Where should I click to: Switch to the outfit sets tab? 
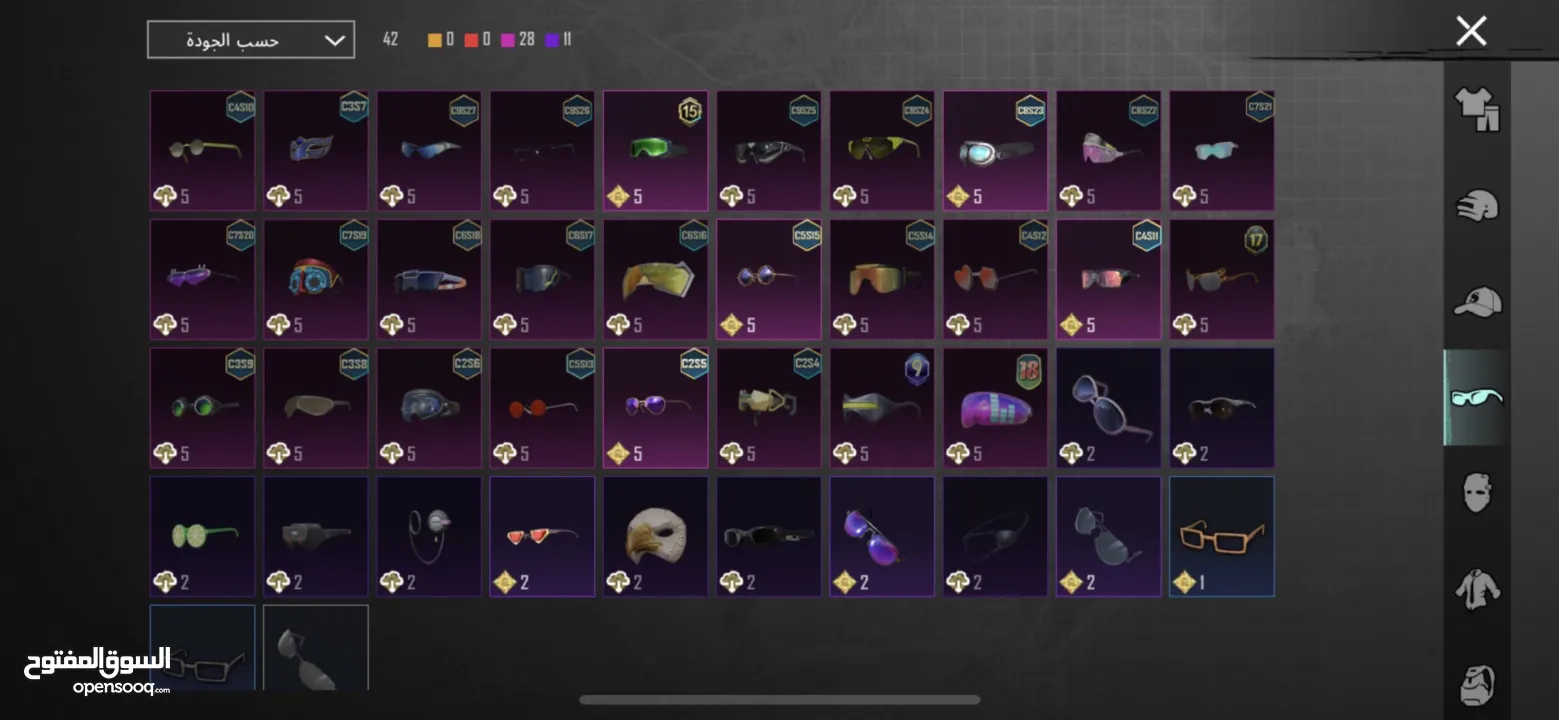click(1477, 109)
